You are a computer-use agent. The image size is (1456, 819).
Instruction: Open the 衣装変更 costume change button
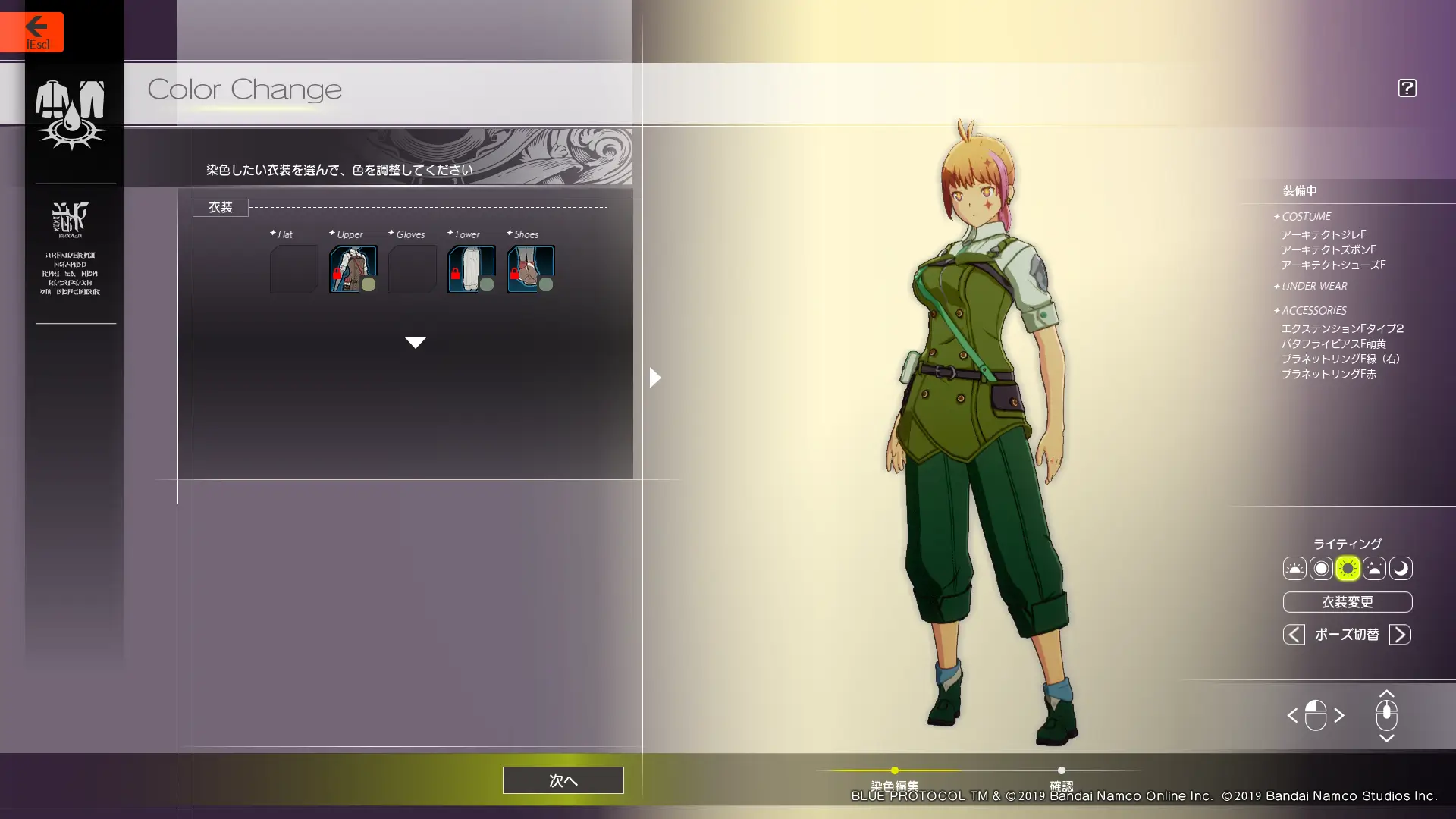1347,602
